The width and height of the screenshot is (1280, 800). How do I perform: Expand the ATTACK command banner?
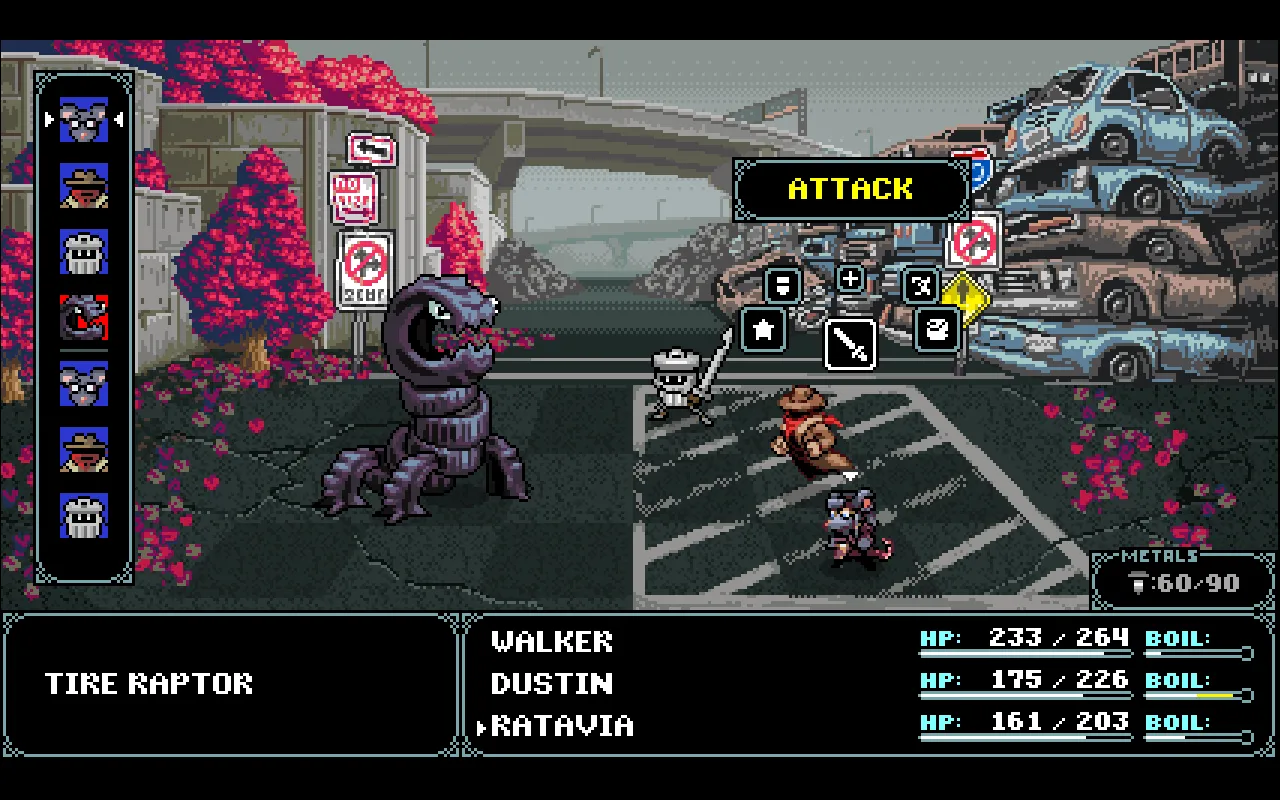point(851,189)
